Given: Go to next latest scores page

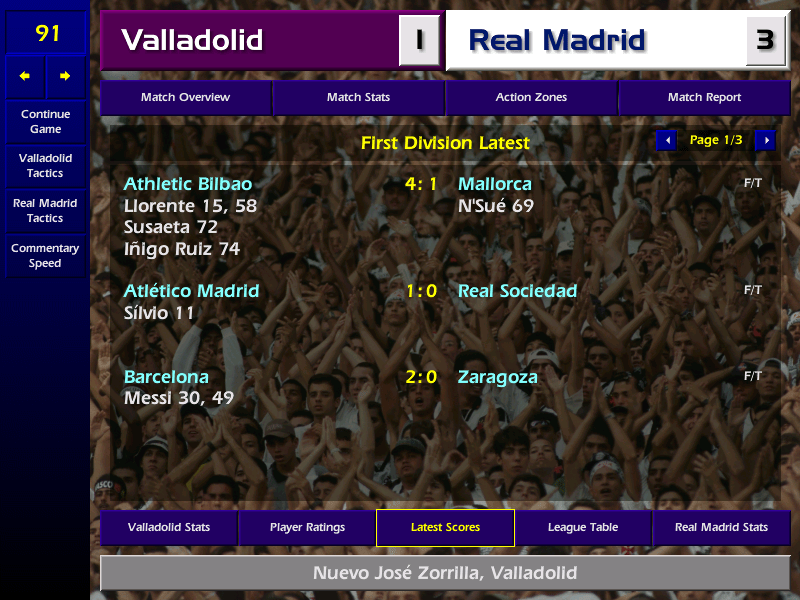Looking at the screenshot, I should point(765,140).
